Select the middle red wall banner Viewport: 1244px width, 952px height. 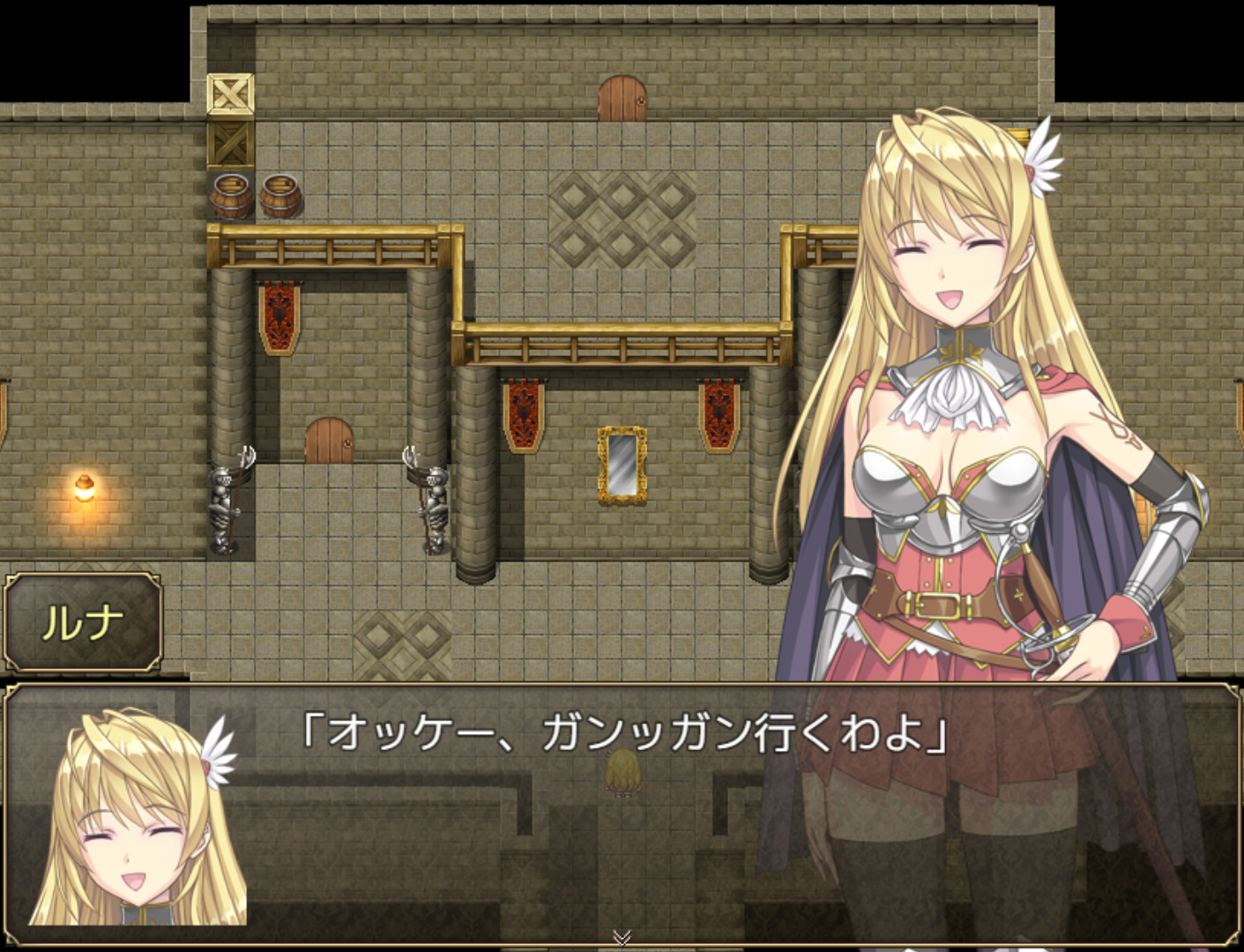point(523,414)
